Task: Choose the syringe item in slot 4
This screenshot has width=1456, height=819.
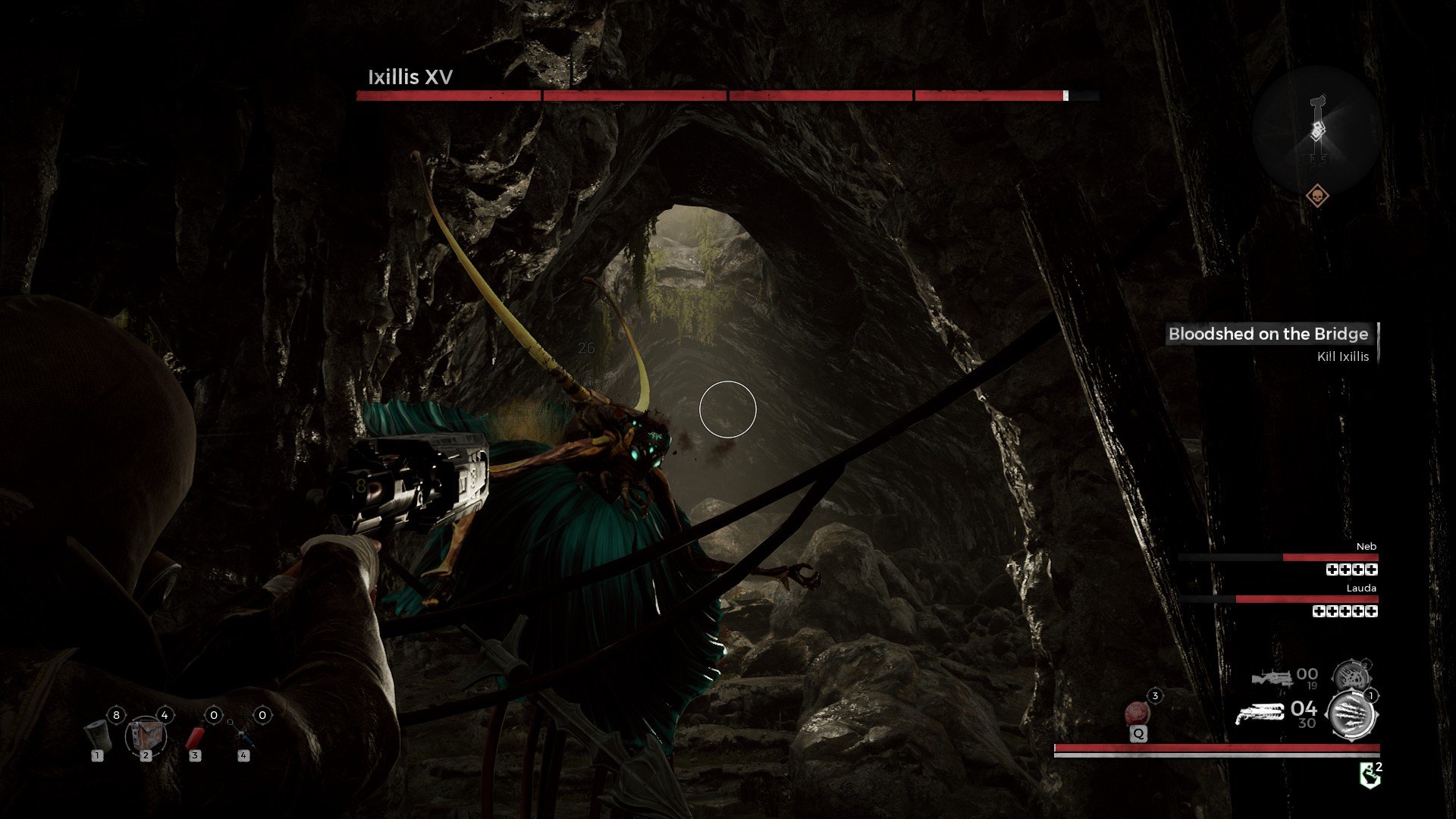Action: point(243,734)
